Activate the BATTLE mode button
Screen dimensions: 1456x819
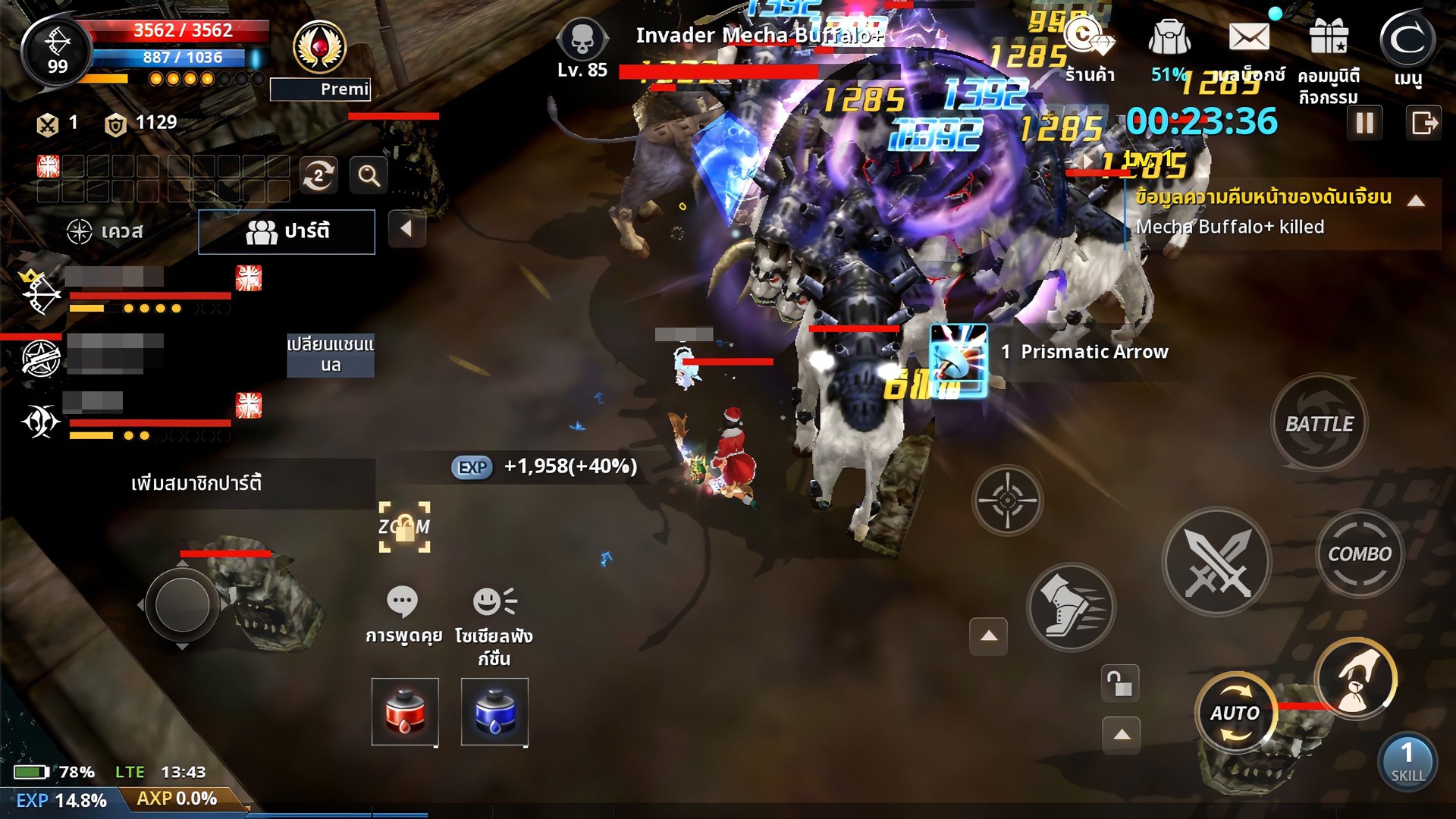tap(1319, 423)
